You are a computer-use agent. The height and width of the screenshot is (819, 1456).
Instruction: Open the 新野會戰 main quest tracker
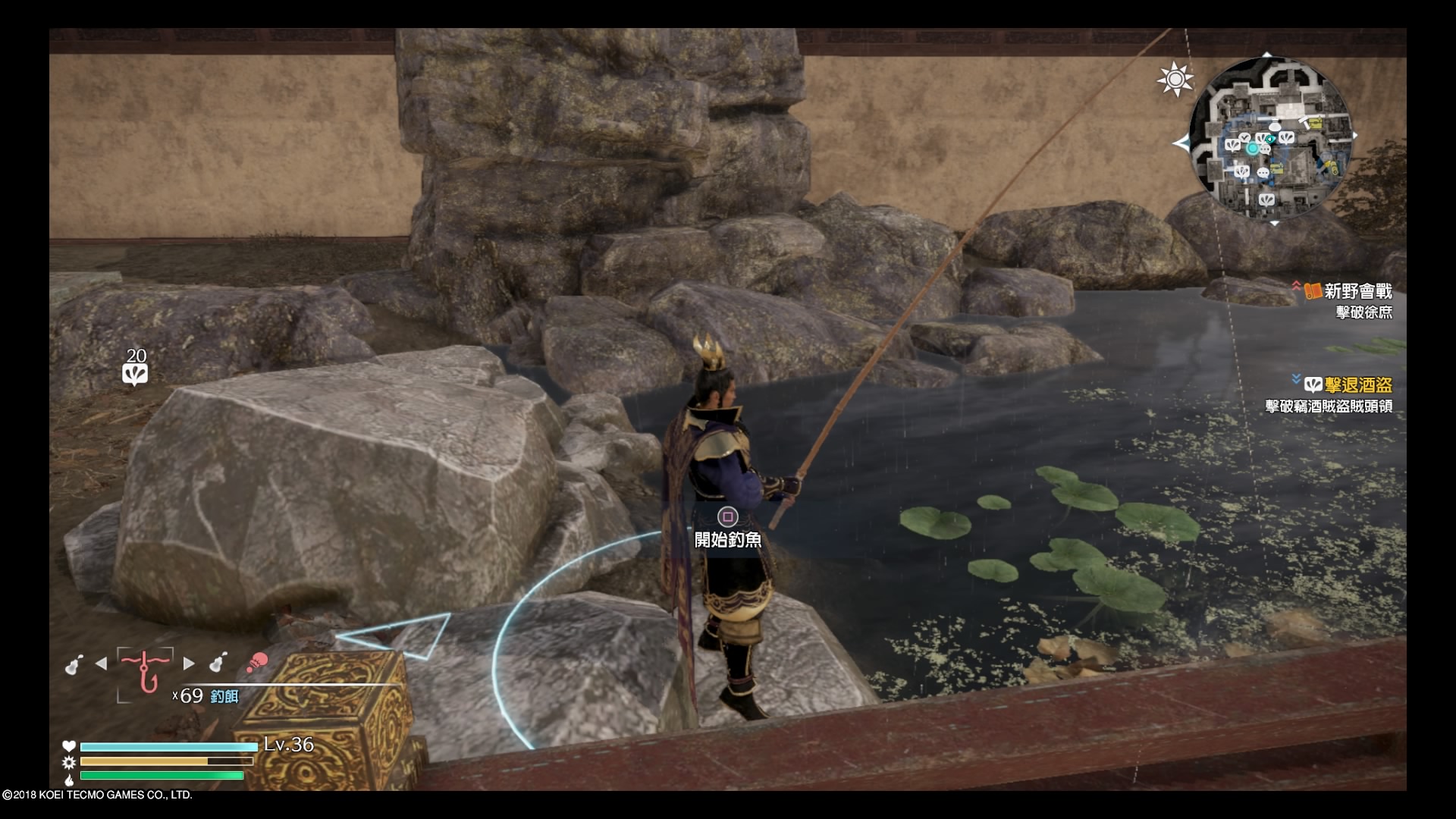(x=1357, y=291)
